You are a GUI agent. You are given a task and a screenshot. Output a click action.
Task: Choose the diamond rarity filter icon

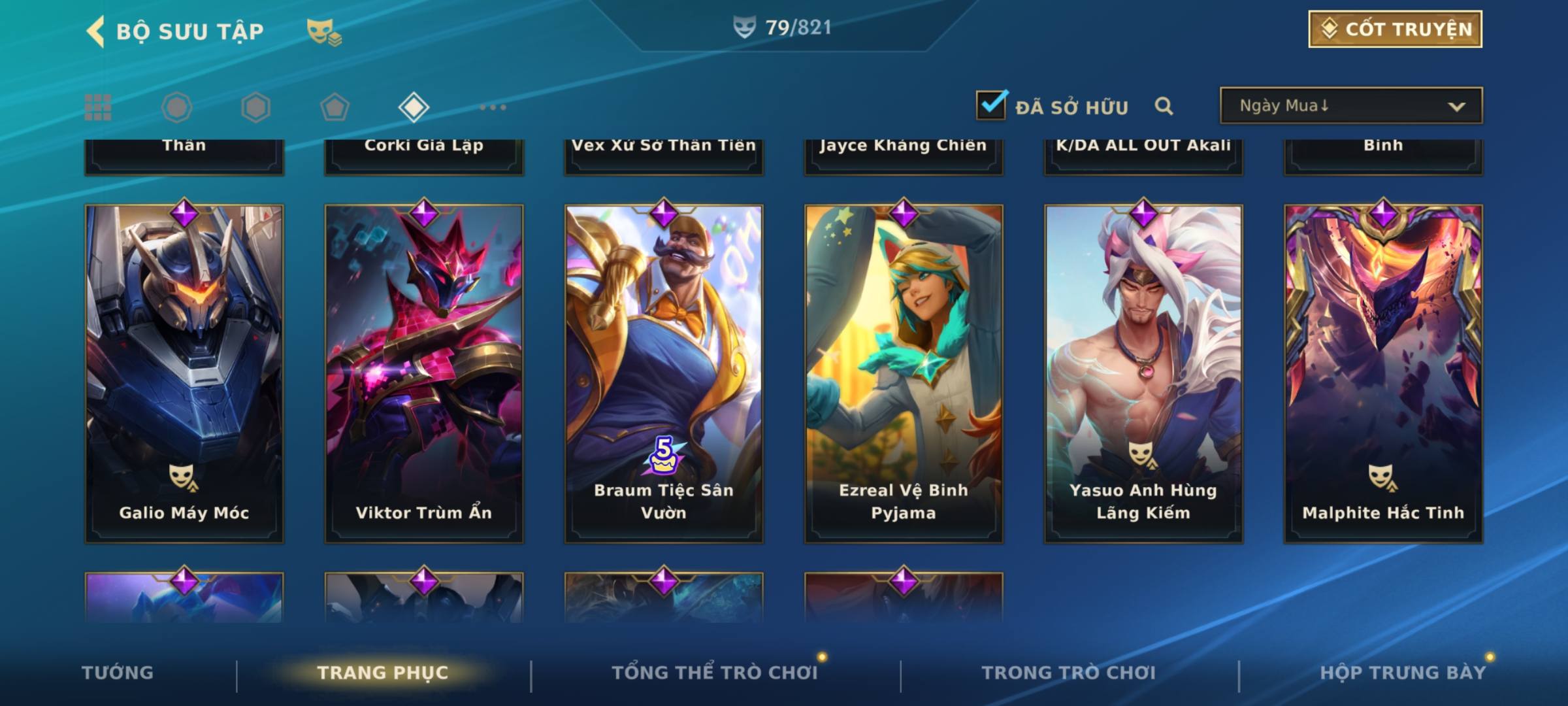(414, 107)
